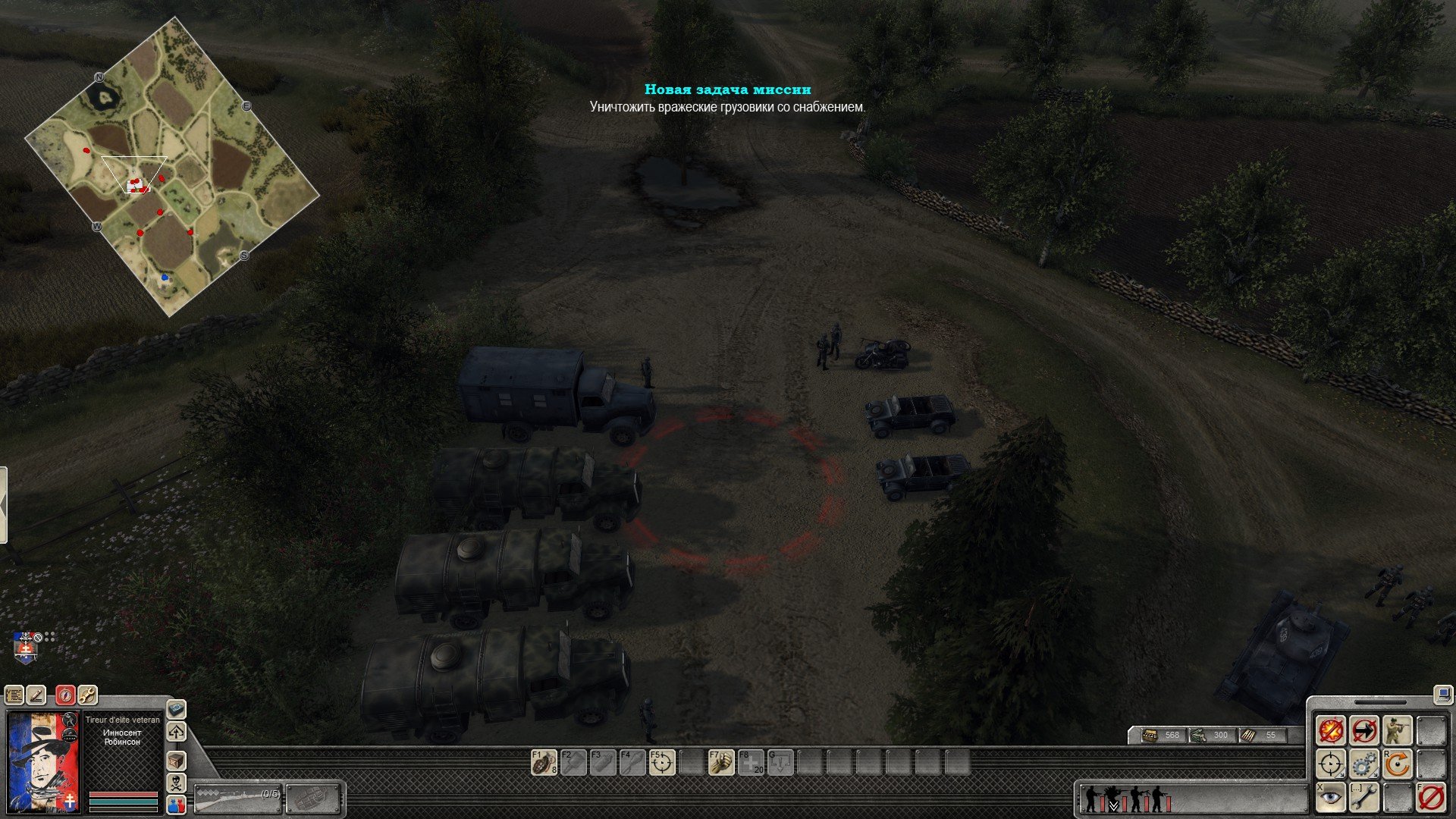Select the pencil notes button
Viewport: 1456px width, 819px height.
click(36, 694)
